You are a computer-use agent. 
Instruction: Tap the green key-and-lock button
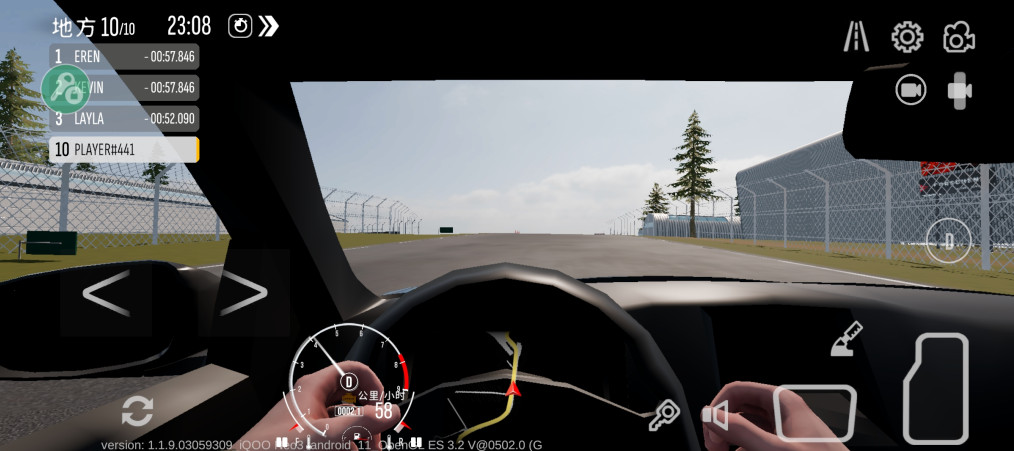click(x=66, y=89)
